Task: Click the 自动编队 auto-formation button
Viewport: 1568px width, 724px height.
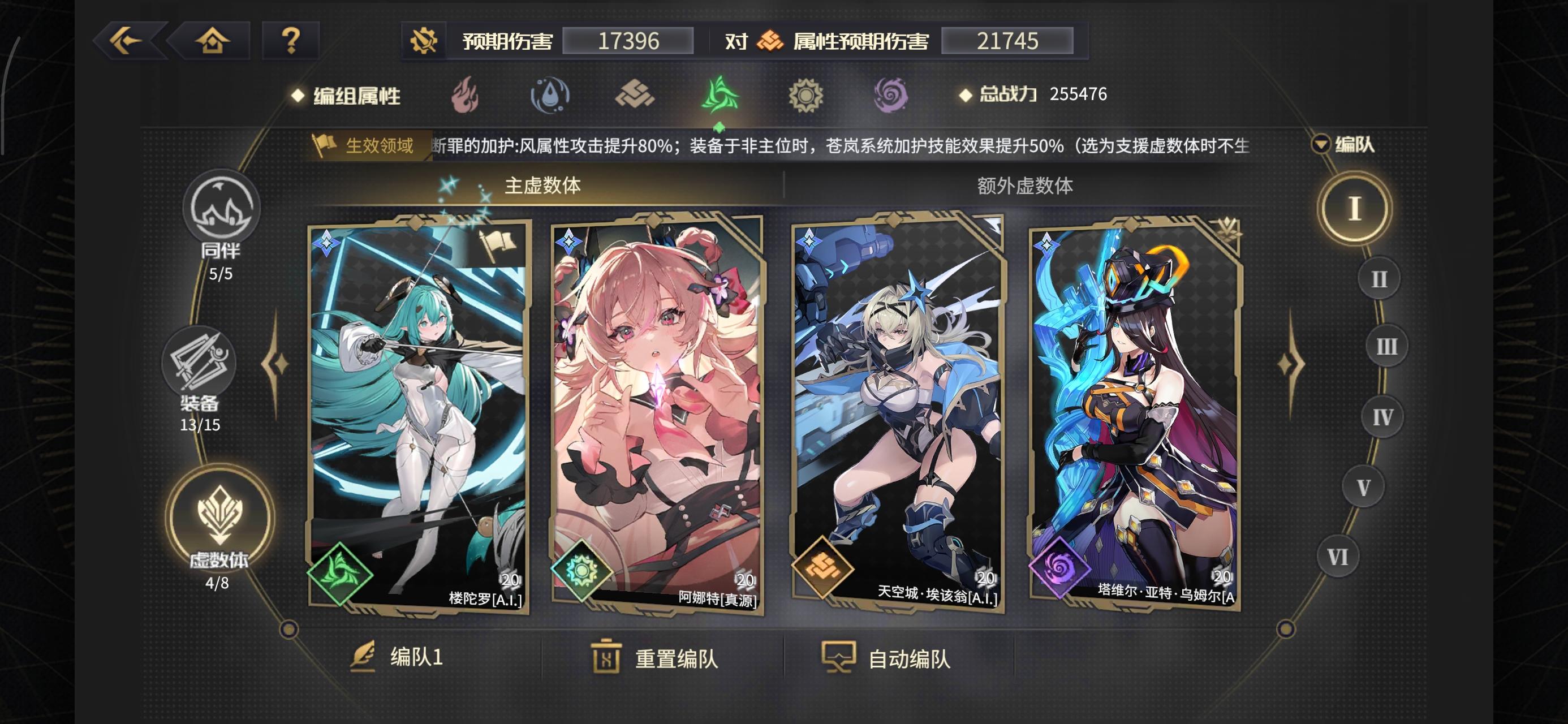Action: (890, 660)
